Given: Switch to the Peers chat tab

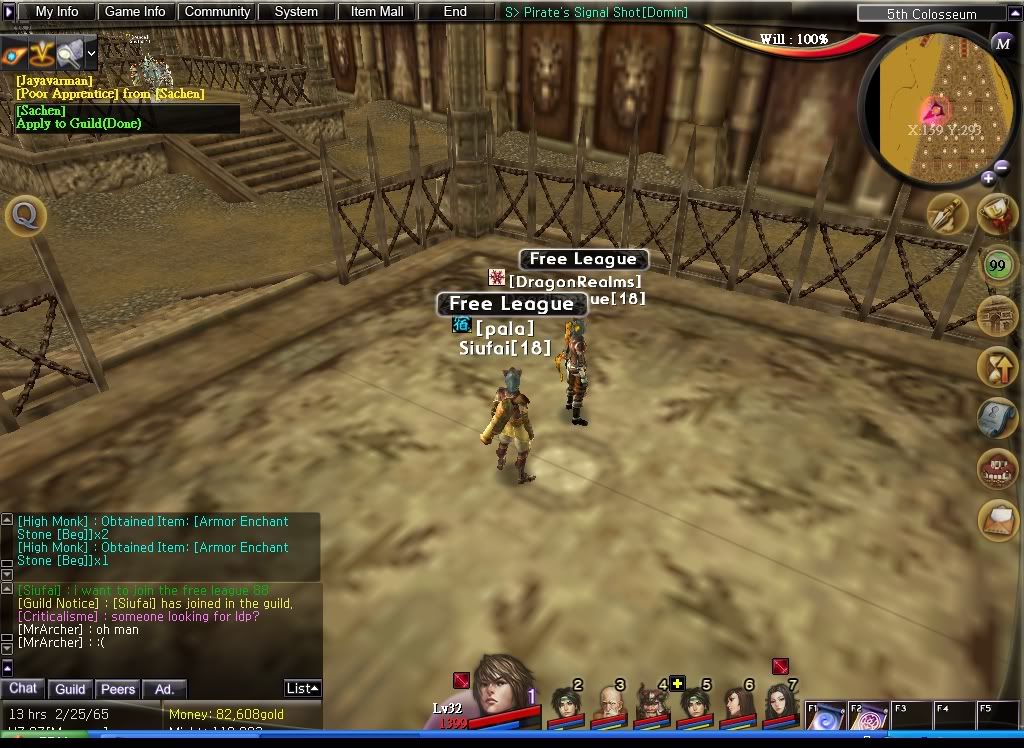Looking at the screenshot, I should pyautogui.click(x=118, y=689).
